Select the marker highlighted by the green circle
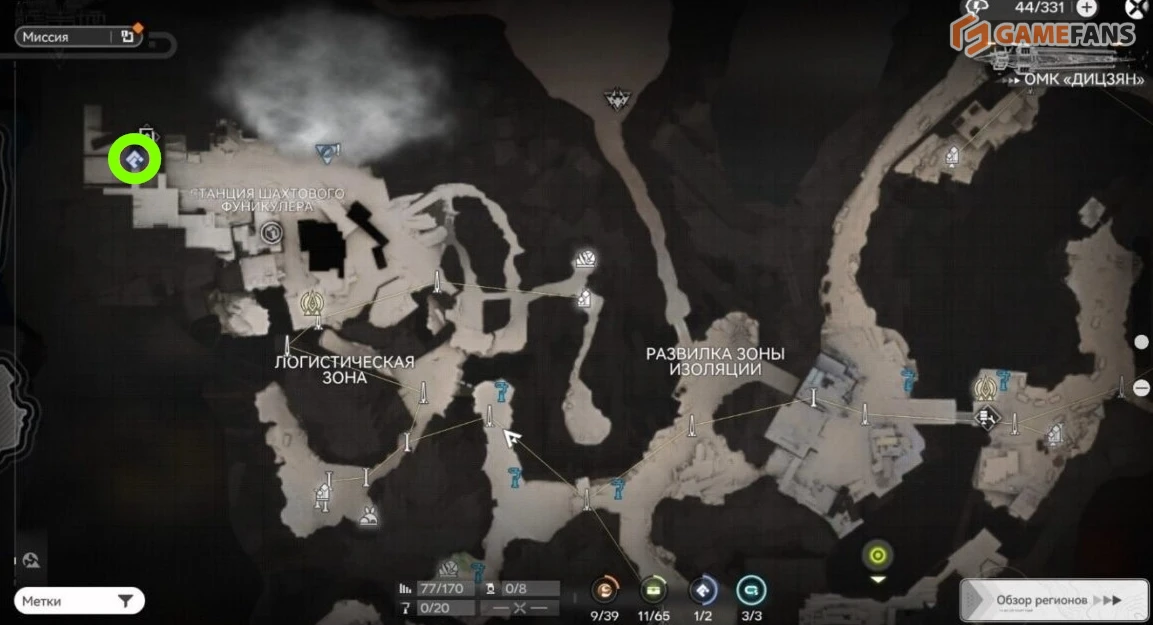The image size is (1153, 625). coord(135,159)
